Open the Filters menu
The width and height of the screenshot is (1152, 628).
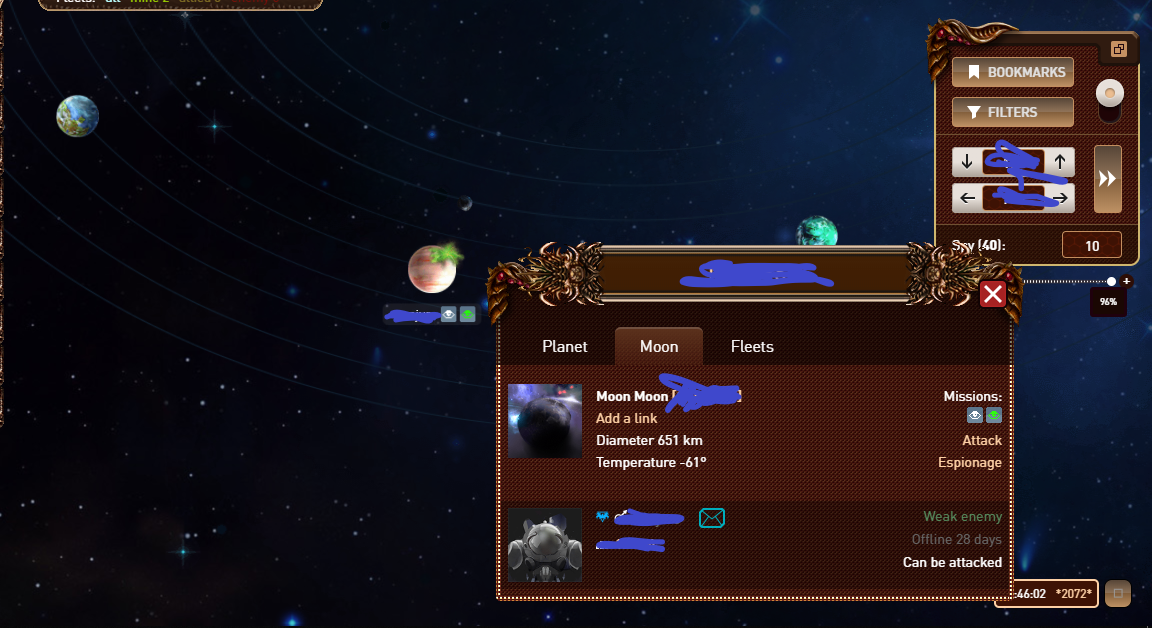click(1012, 112)
